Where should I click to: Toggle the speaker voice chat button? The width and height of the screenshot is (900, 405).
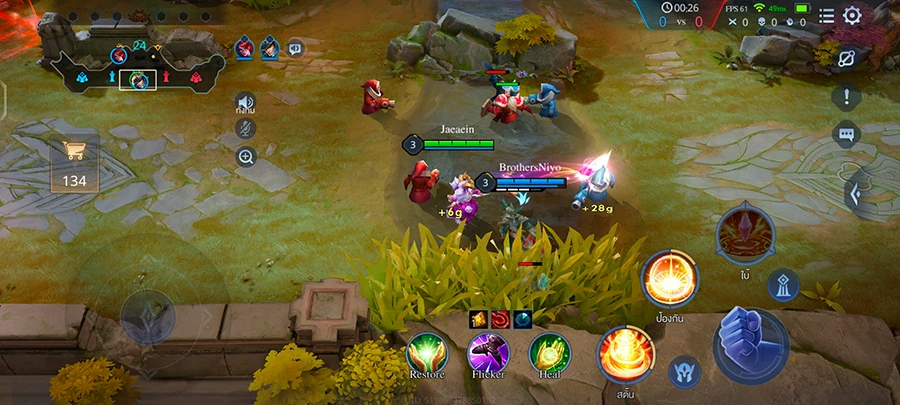pos(245,102)
